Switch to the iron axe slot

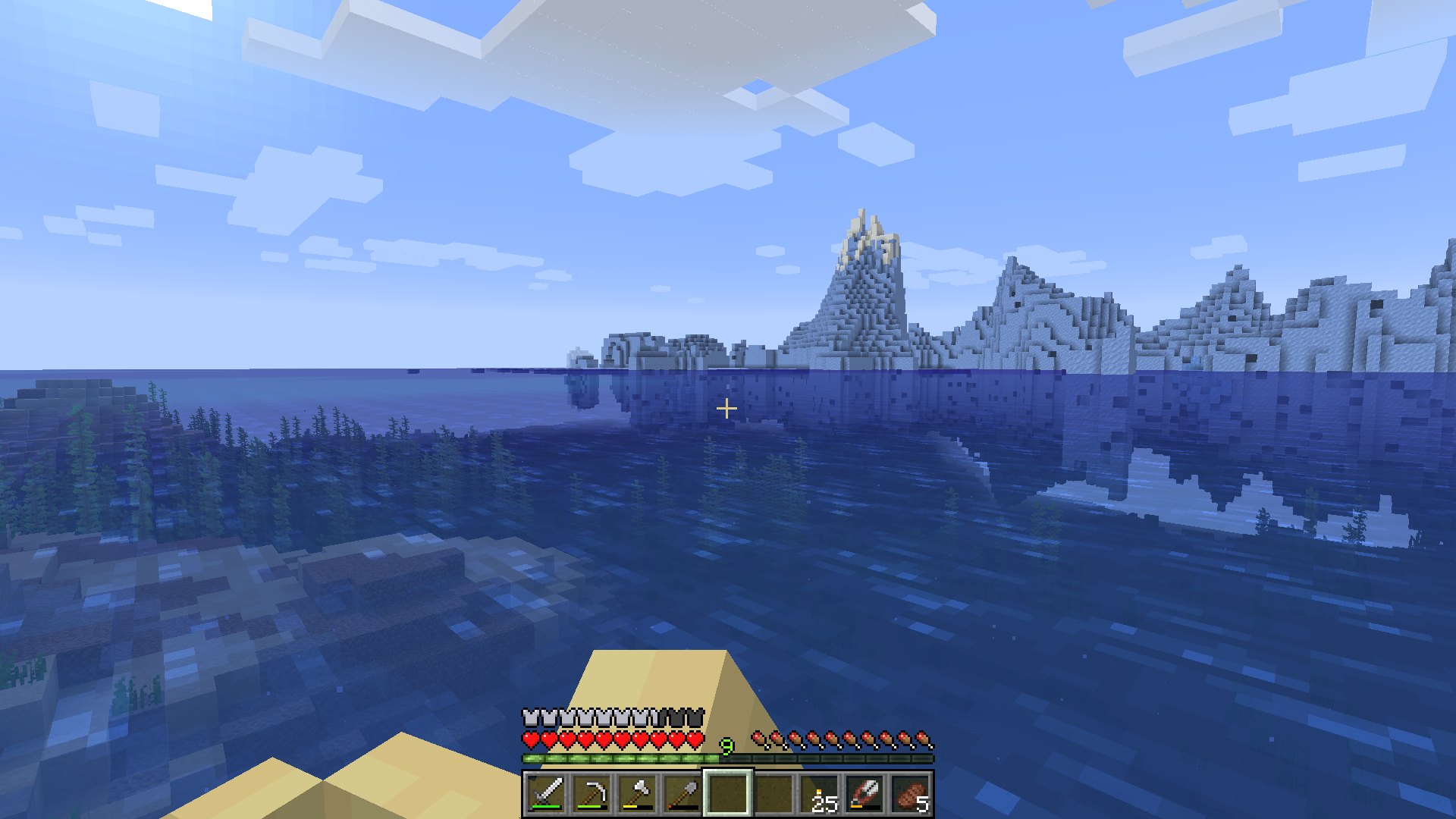tap(637, 793)
